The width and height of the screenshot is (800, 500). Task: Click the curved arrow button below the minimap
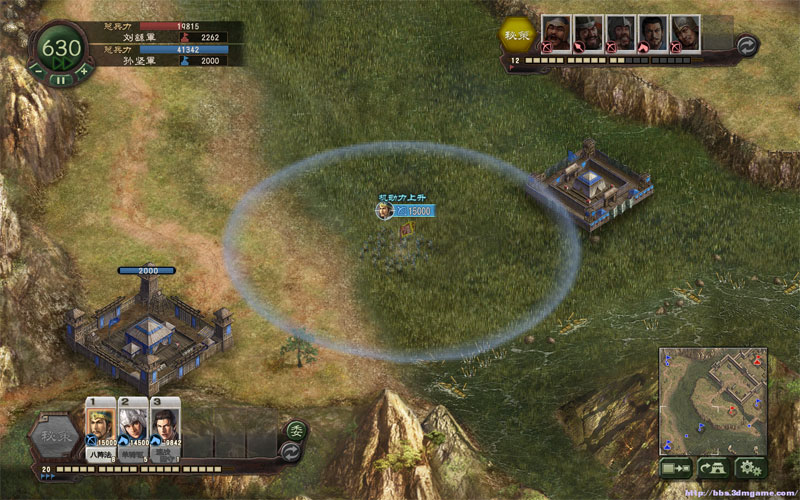pos(713,467)
